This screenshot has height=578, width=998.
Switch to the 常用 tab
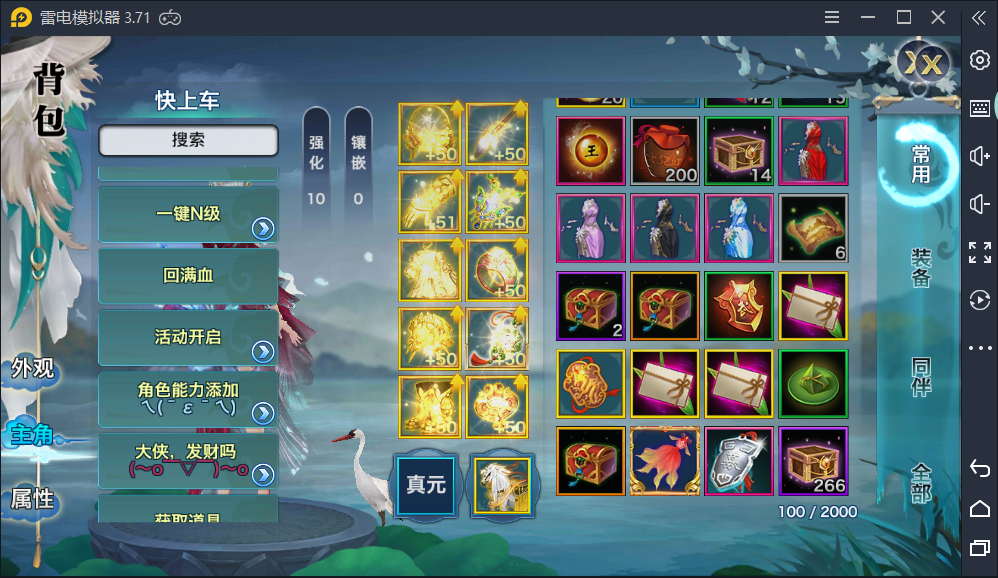point(920,163)
